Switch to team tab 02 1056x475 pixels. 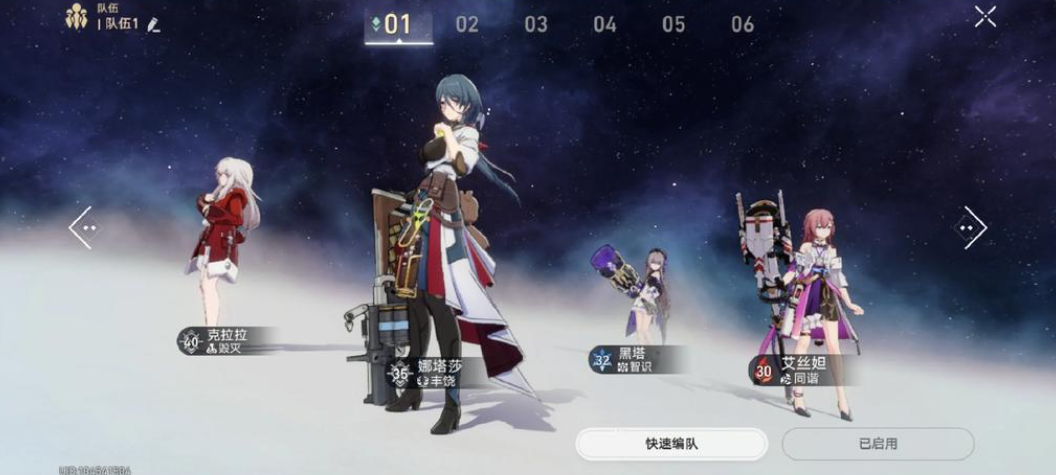point(467,24)
